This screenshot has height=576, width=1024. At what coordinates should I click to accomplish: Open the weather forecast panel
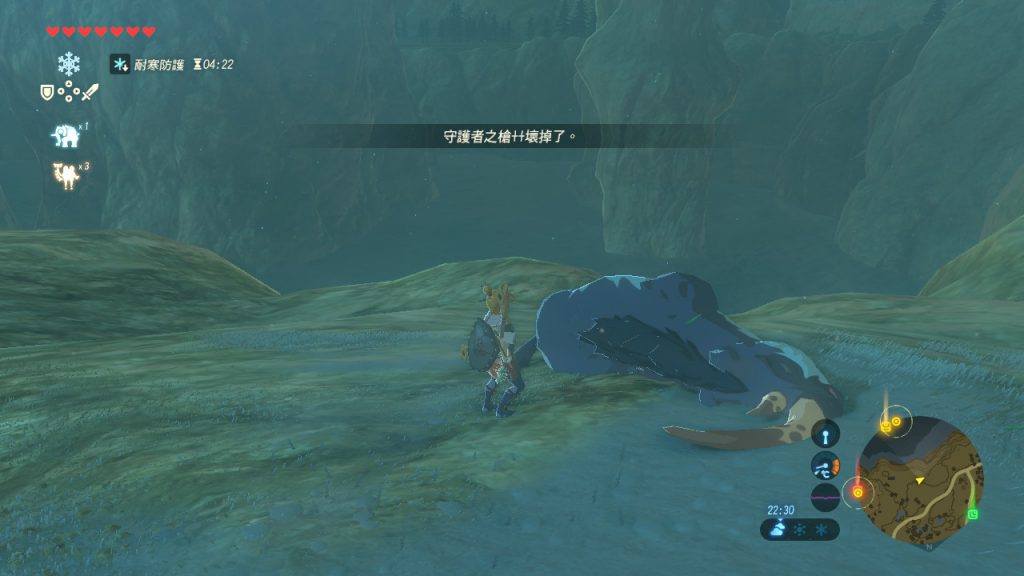click(x=799, y=529)
